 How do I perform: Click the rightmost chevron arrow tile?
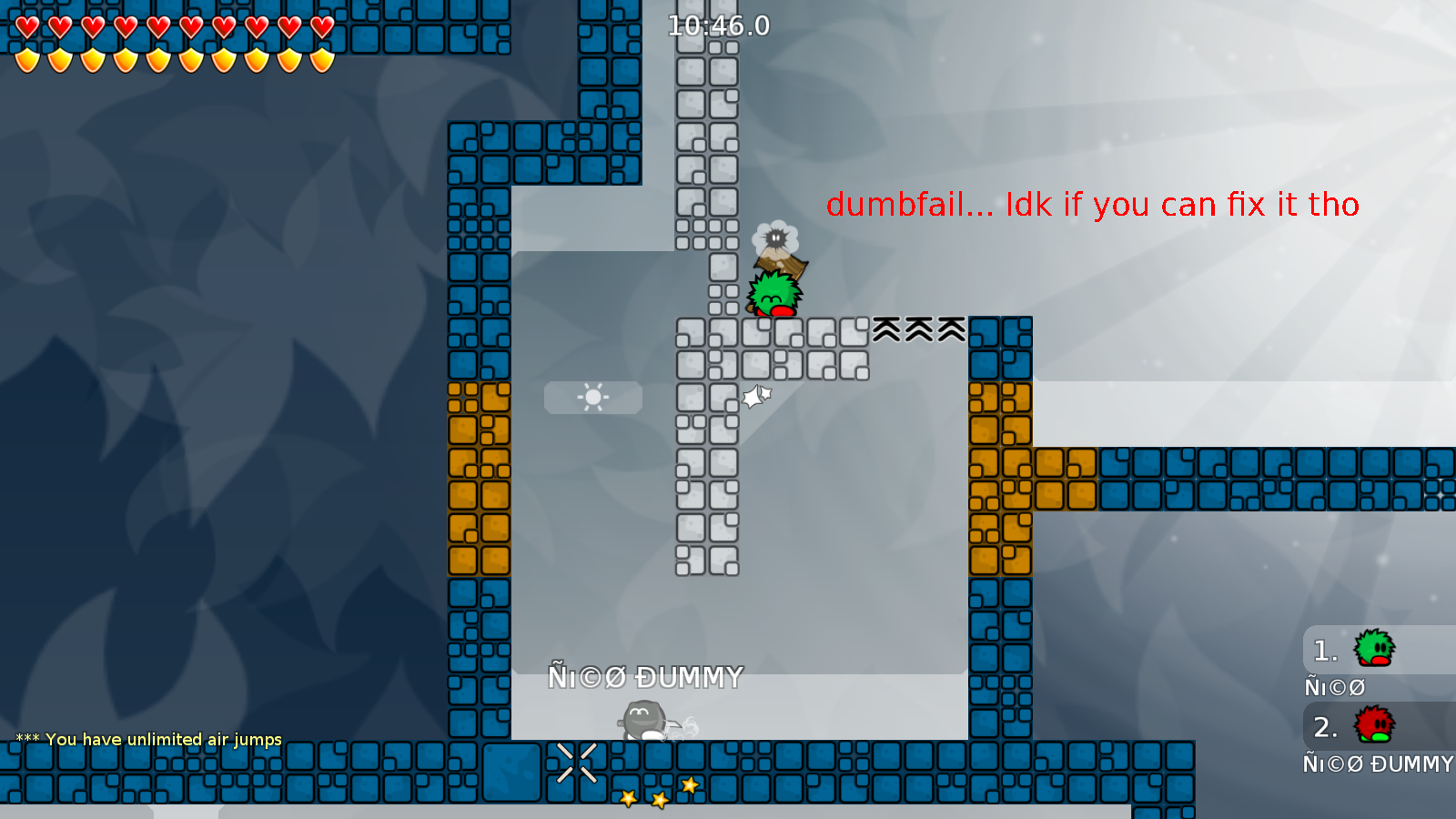[x=952, y=329]
